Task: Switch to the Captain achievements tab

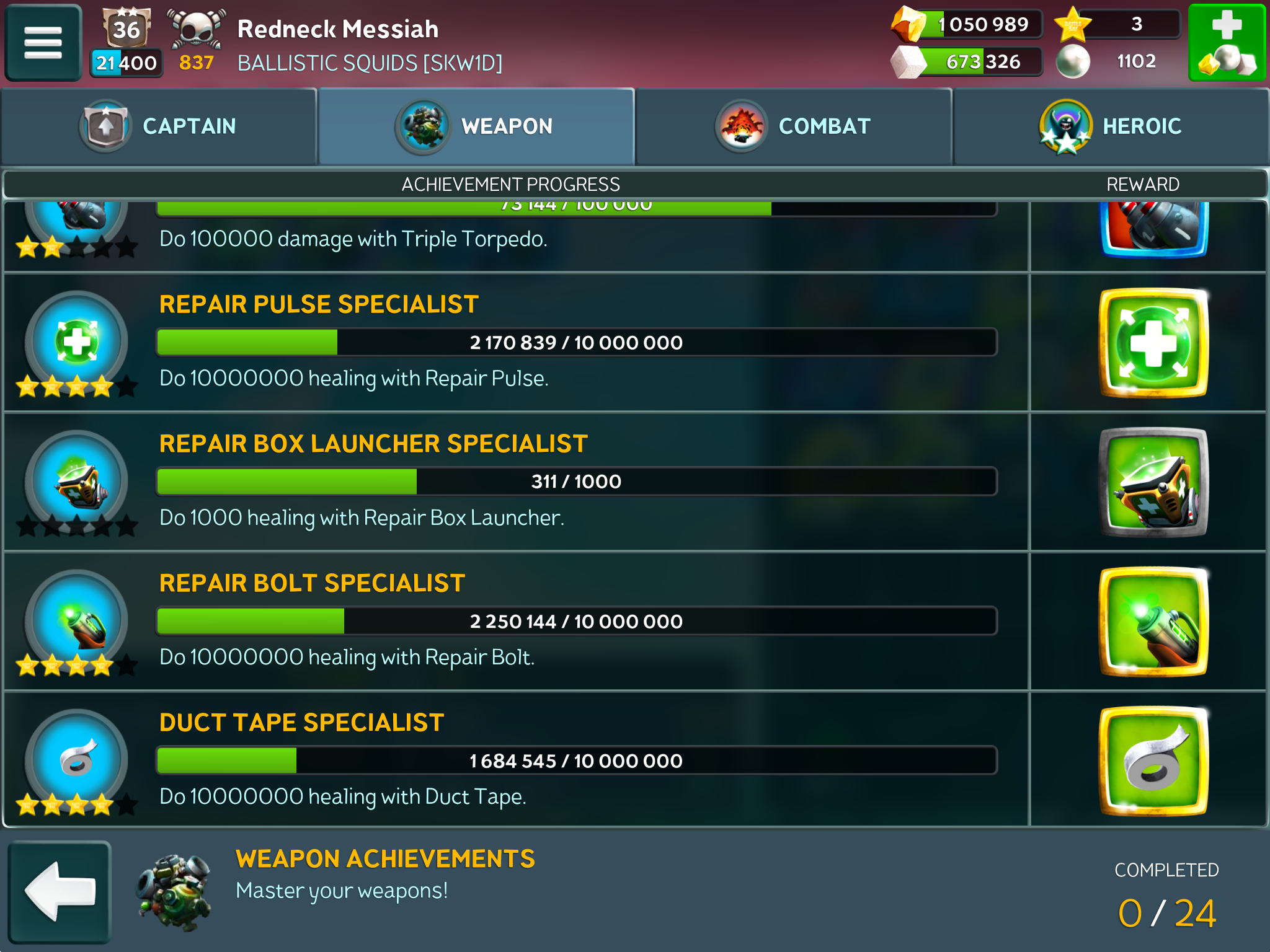Action: pos(159,126)
